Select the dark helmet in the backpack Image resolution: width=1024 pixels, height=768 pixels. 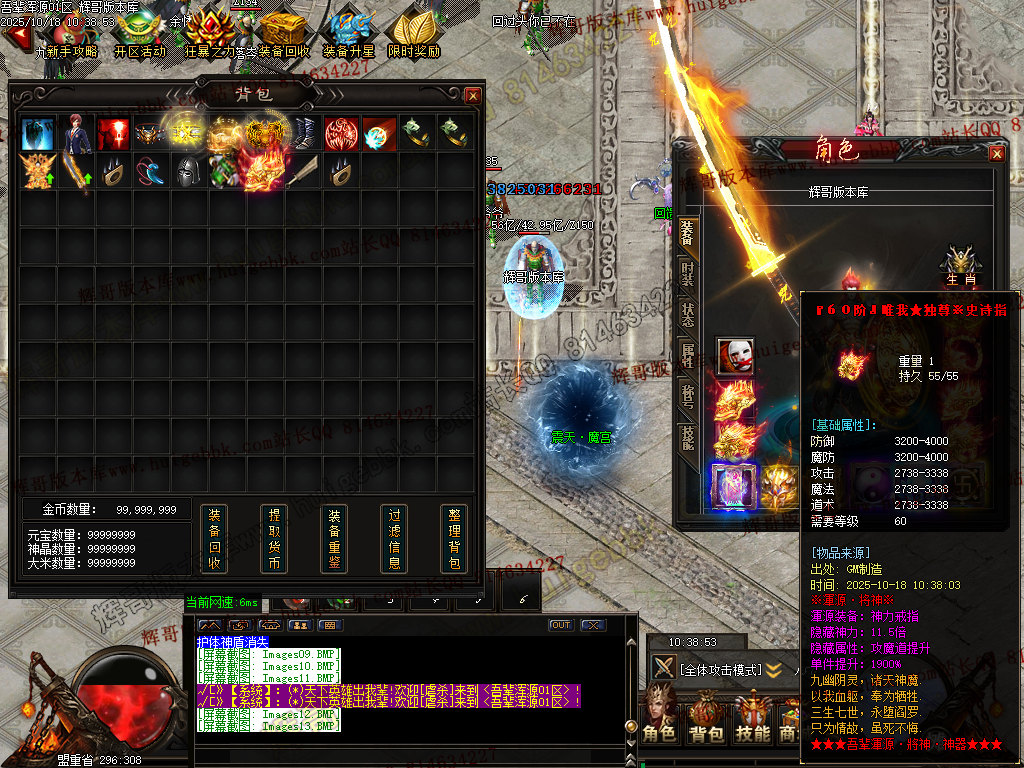click(187, 171)
